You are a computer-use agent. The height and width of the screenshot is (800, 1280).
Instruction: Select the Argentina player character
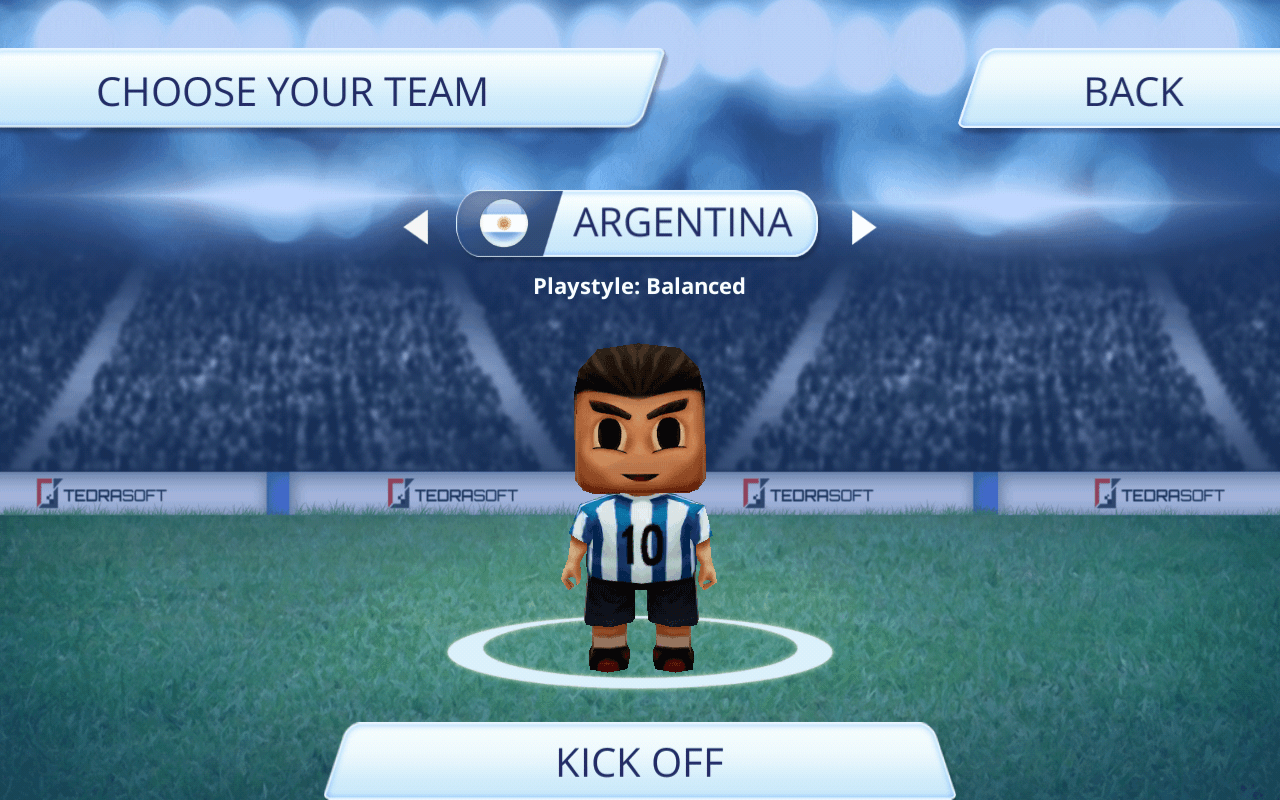(640, 500)
